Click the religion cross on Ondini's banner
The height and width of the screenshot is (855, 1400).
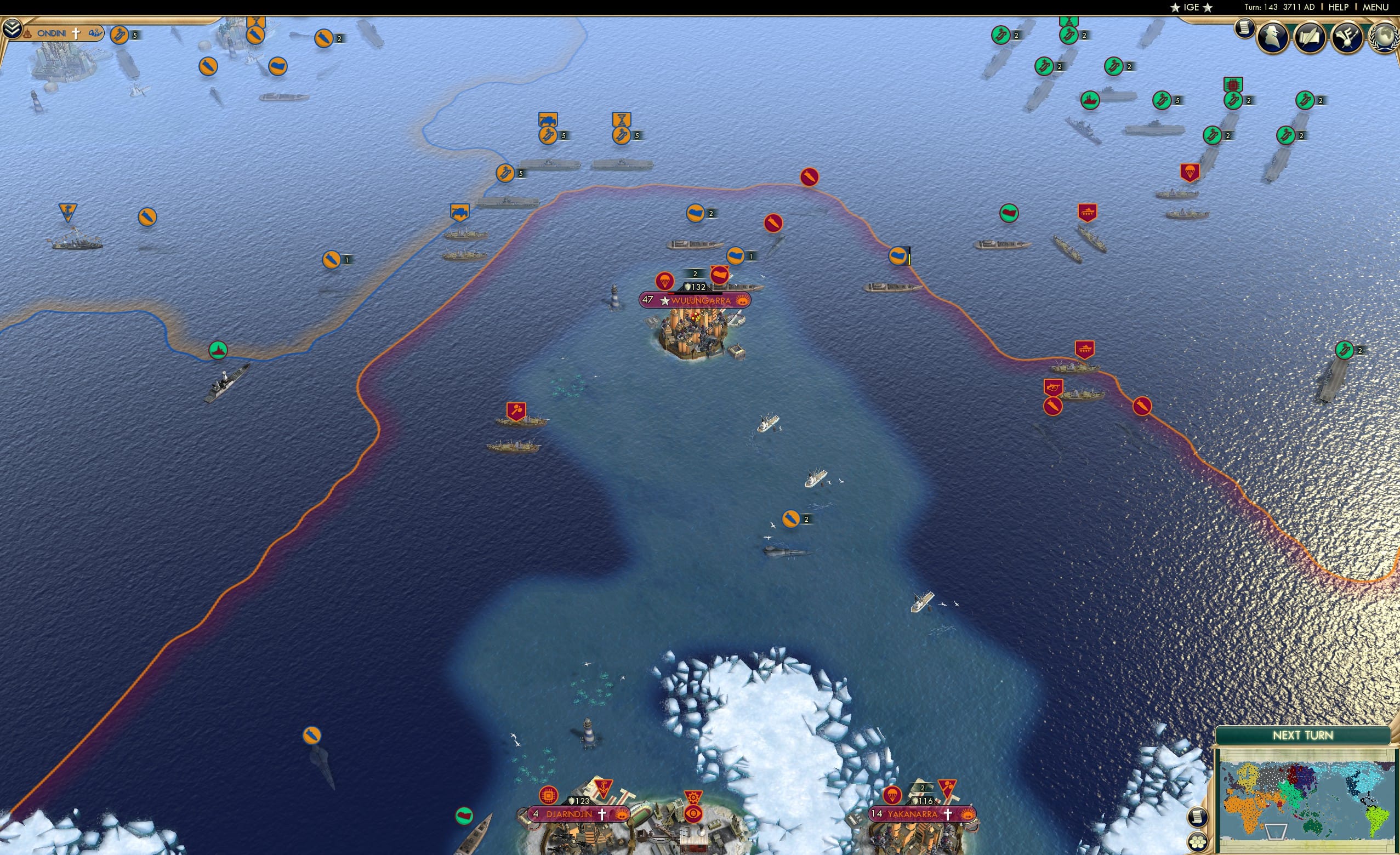pyautogui.click(x=76, y=34)
